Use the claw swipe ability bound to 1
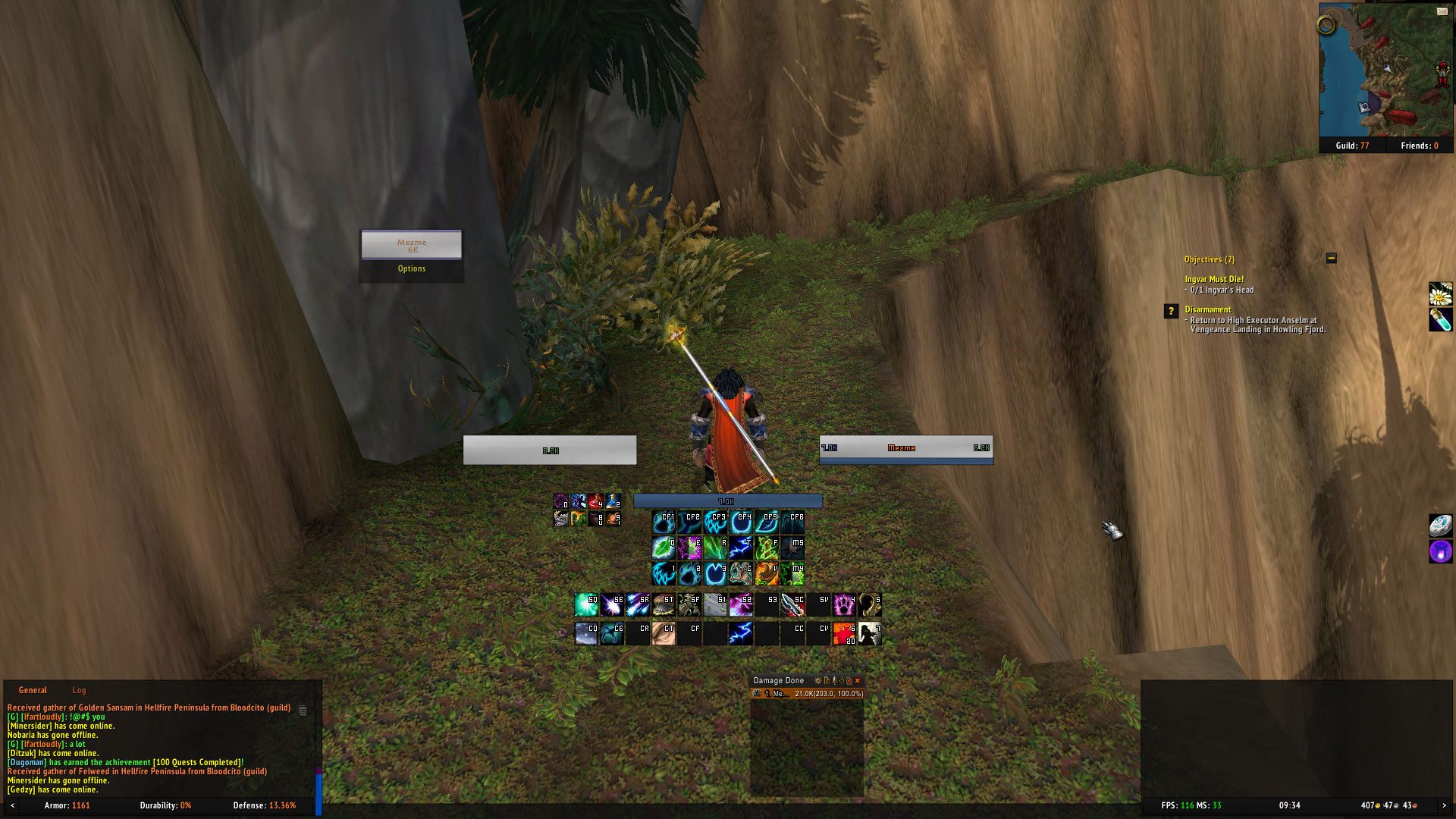The width and height of the screenshot is (1456, 819). pyautogui.click(x=664, y=573)
